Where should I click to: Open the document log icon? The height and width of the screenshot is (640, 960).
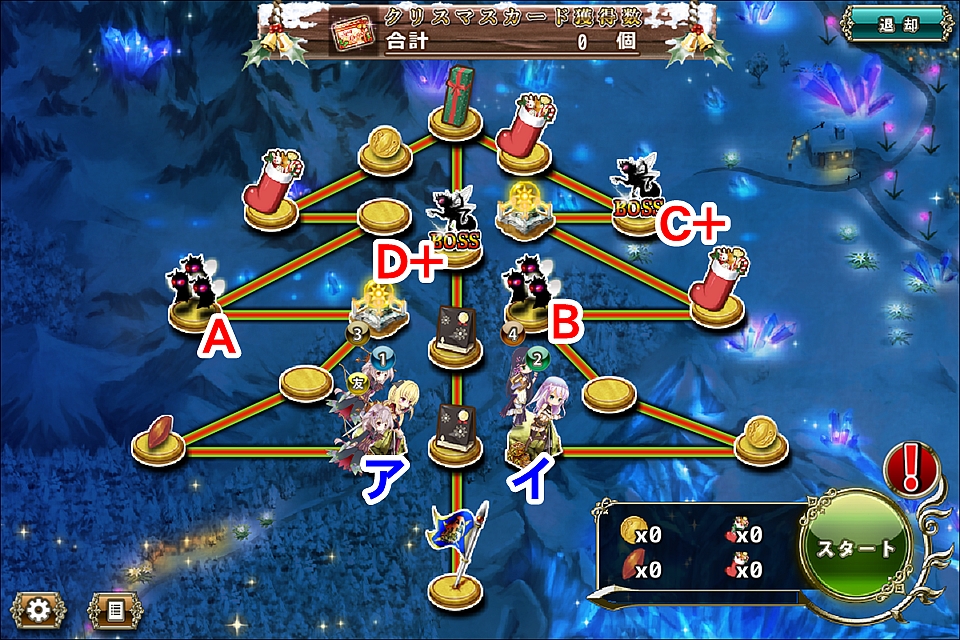click(x=115, y=608)
